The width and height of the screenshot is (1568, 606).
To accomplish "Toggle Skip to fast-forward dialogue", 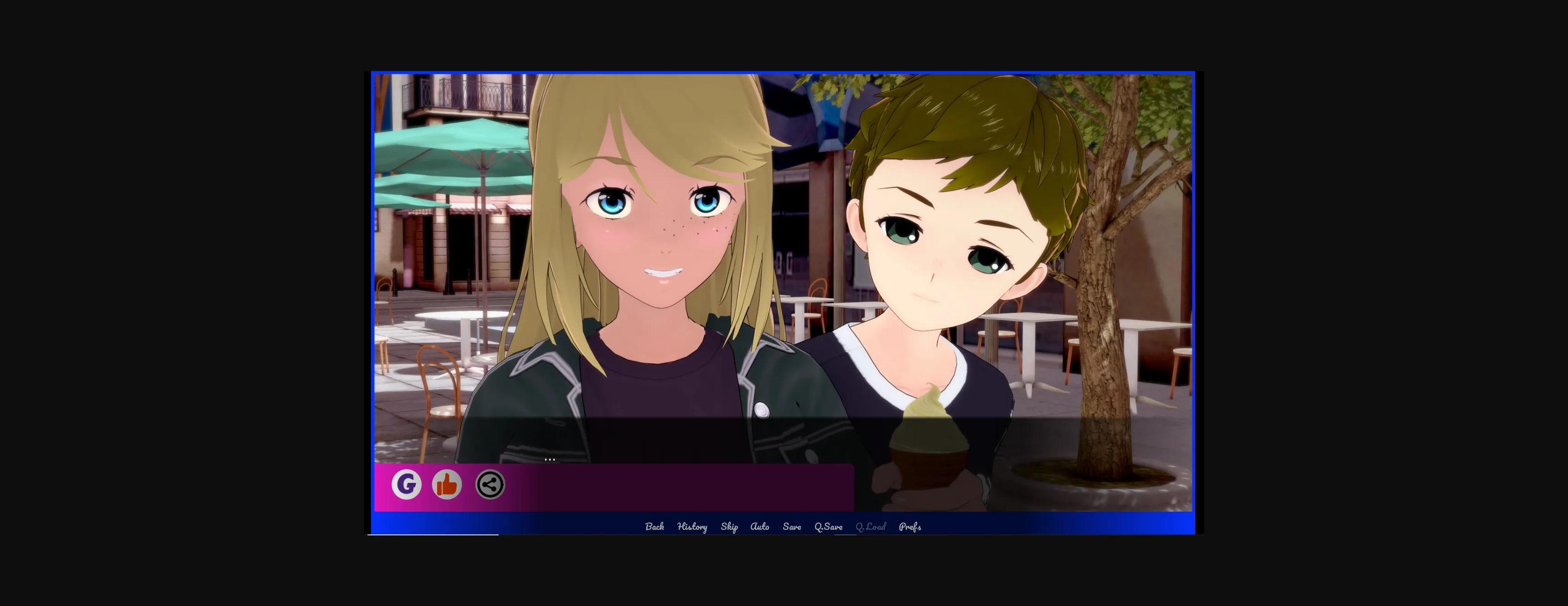I will pyautogui.click(x=730, y=526).
